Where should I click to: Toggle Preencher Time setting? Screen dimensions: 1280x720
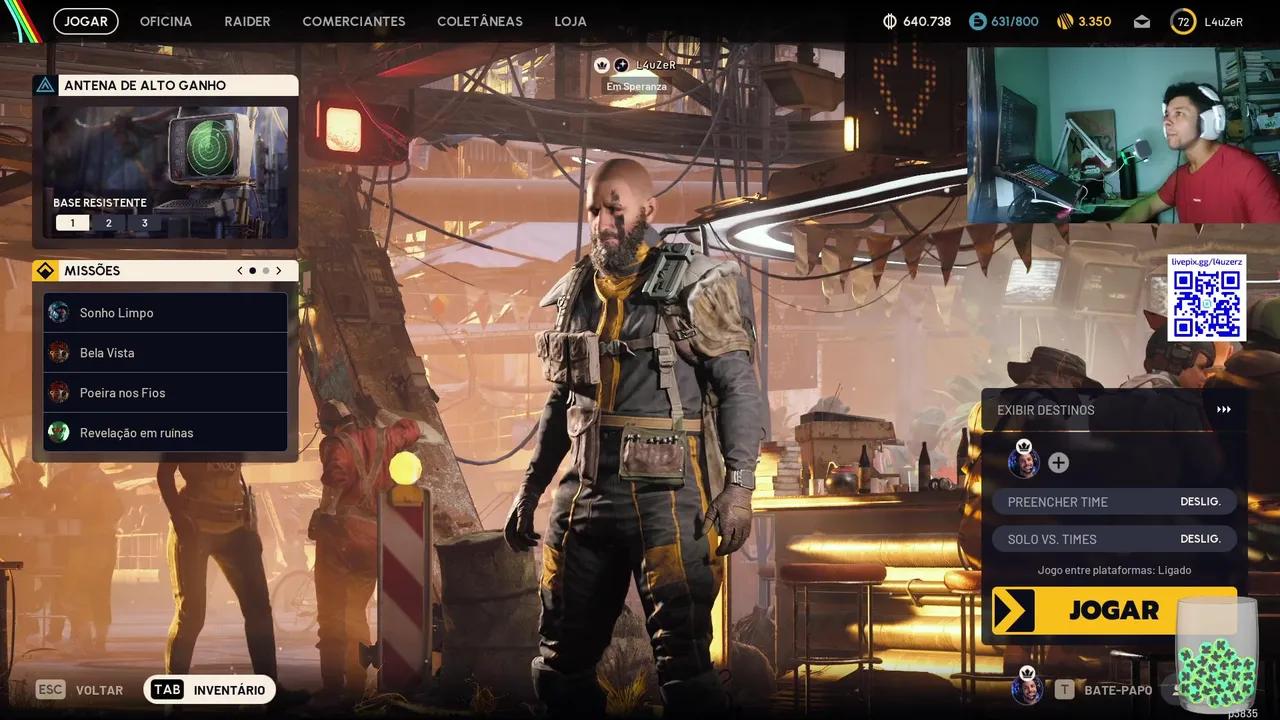1114,502
